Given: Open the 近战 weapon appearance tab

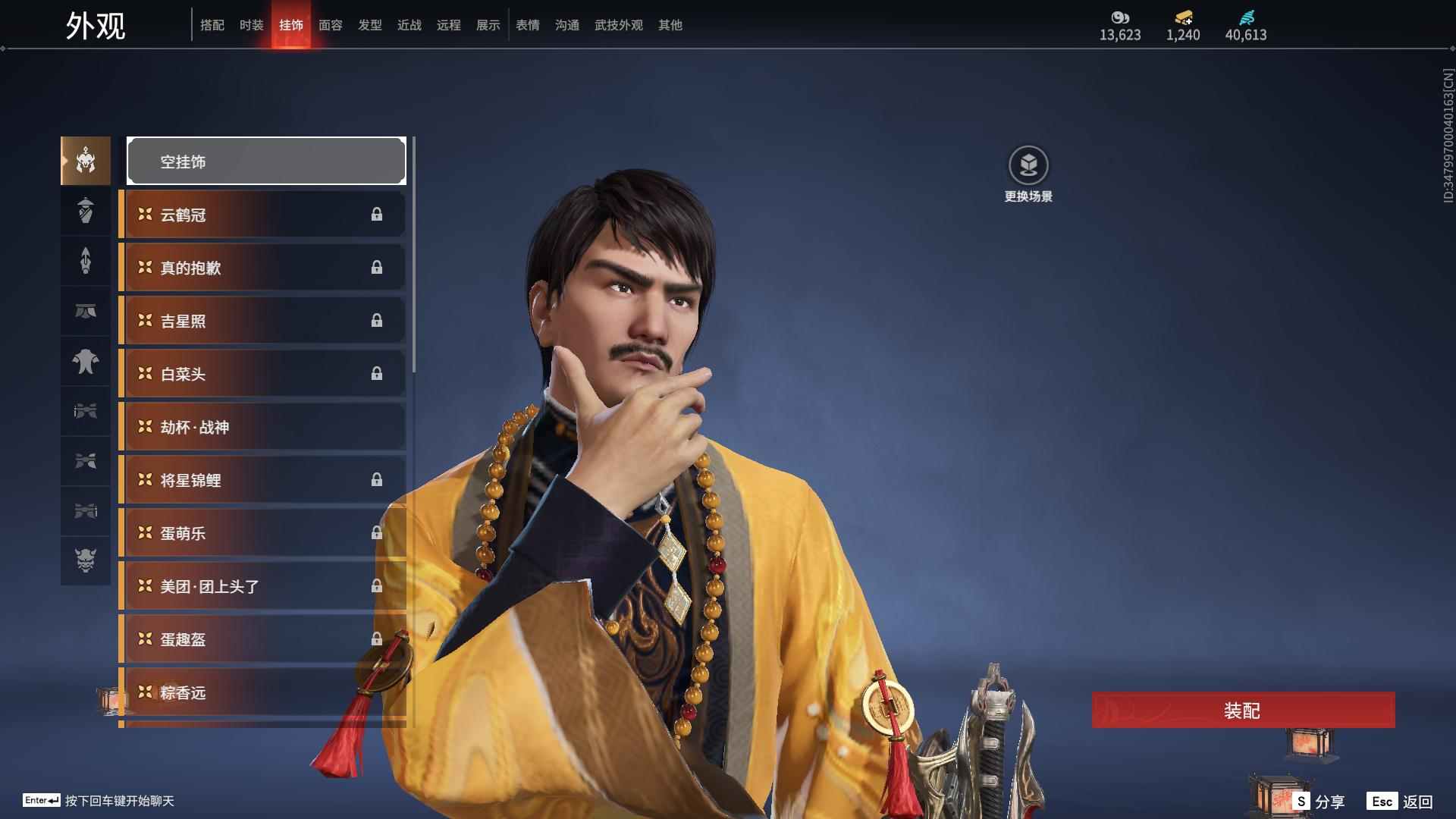Looking at the screenshot, I should 409,25.
